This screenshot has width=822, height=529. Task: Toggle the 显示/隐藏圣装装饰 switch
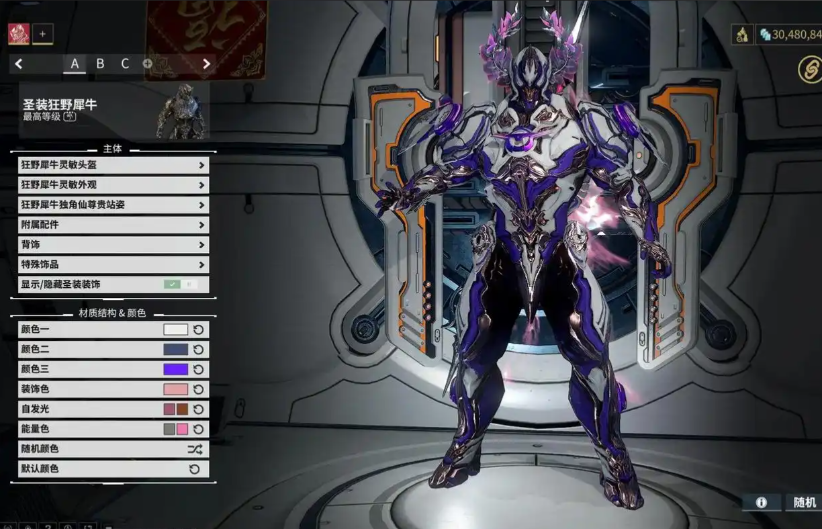(180, 285)
